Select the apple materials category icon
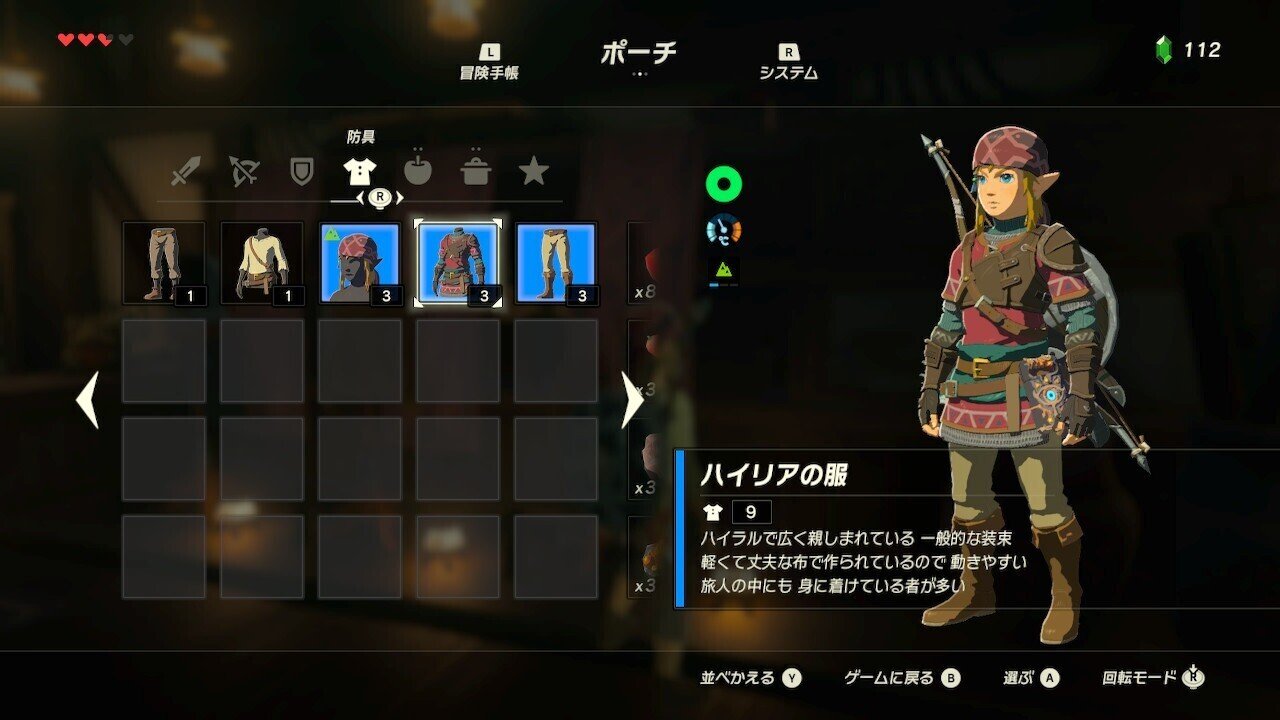1280x720 pixels. 417,171
